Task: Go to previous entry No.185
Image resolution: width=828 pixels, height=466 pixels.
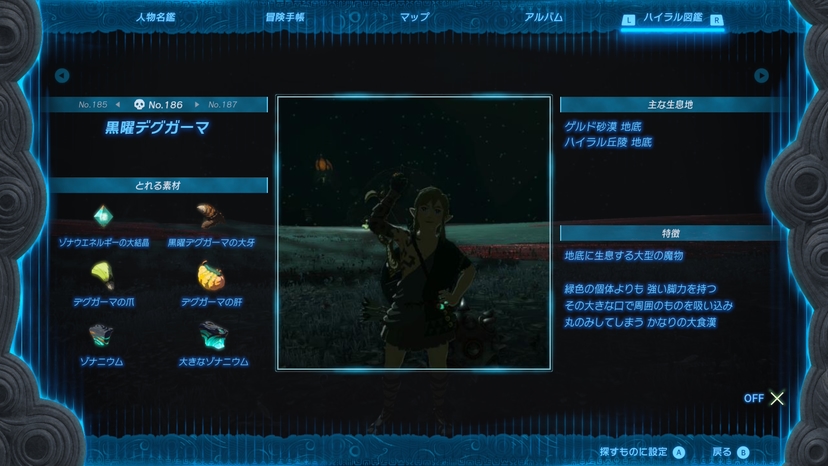Action: pyautogui.click(x=97, y=104)
